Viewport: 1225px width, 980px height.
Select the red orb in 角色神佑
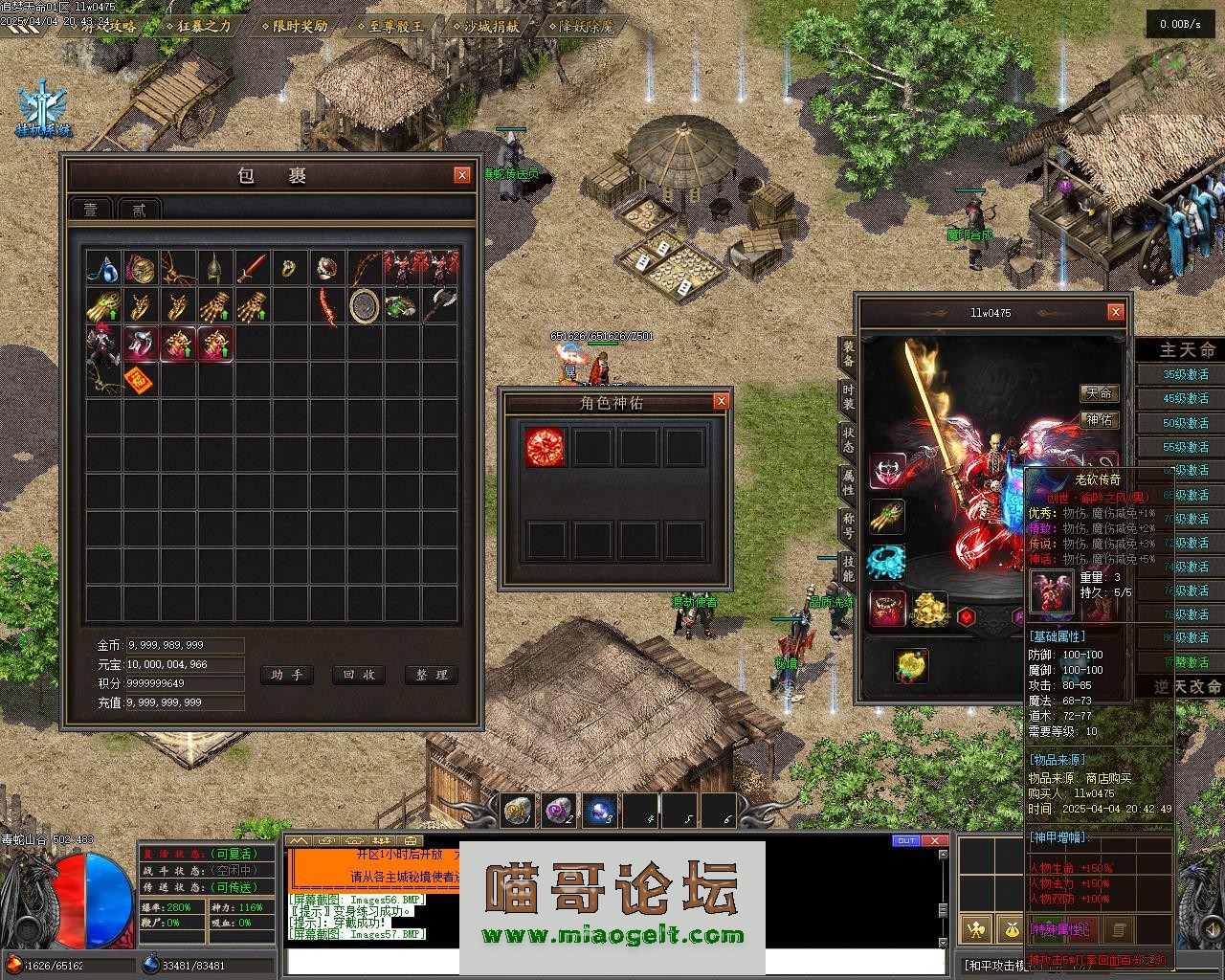545,447
